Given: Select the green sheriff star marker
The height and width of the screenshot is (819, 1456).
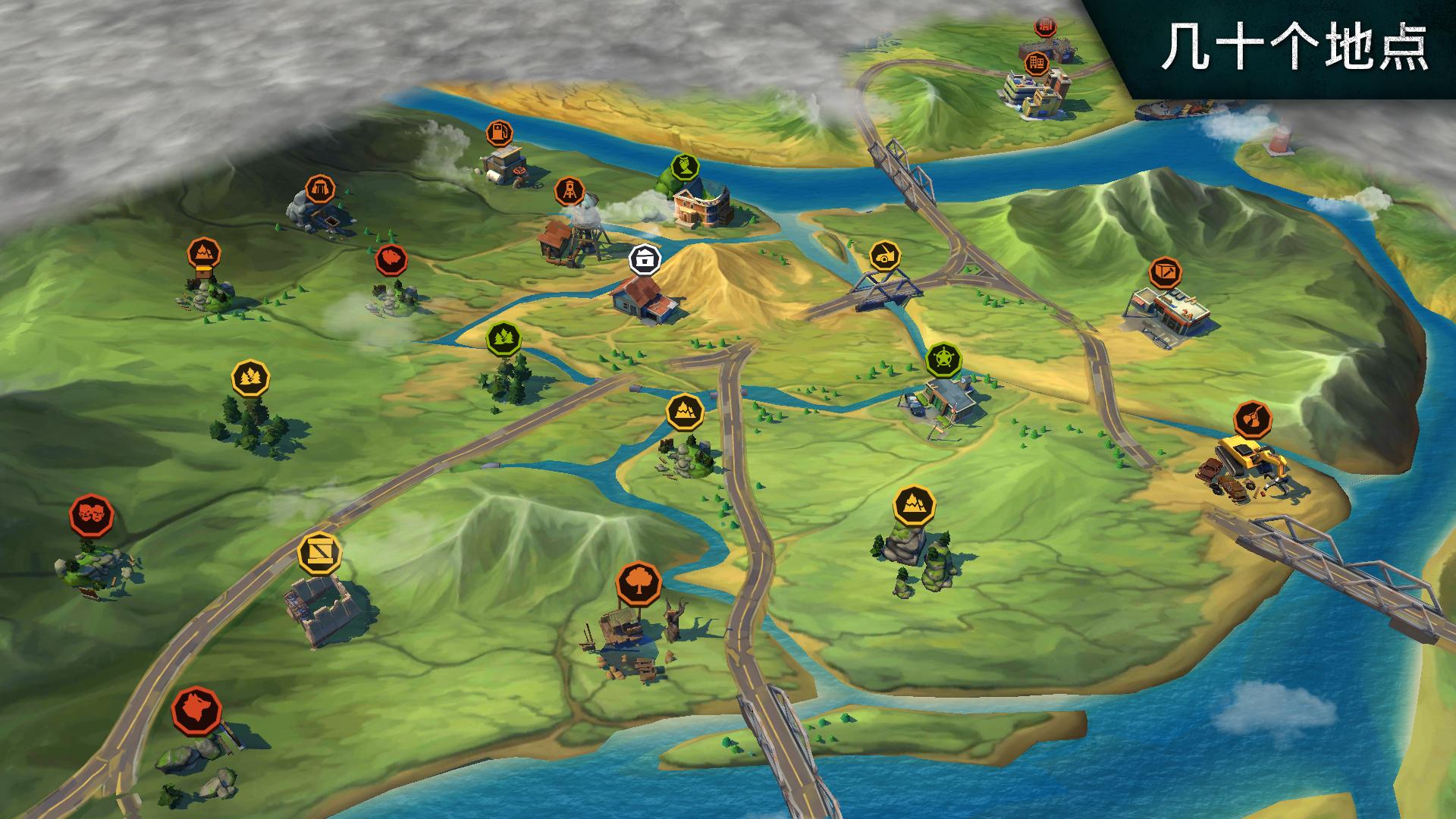Looking at the screenshot, I should pos(943,359).
